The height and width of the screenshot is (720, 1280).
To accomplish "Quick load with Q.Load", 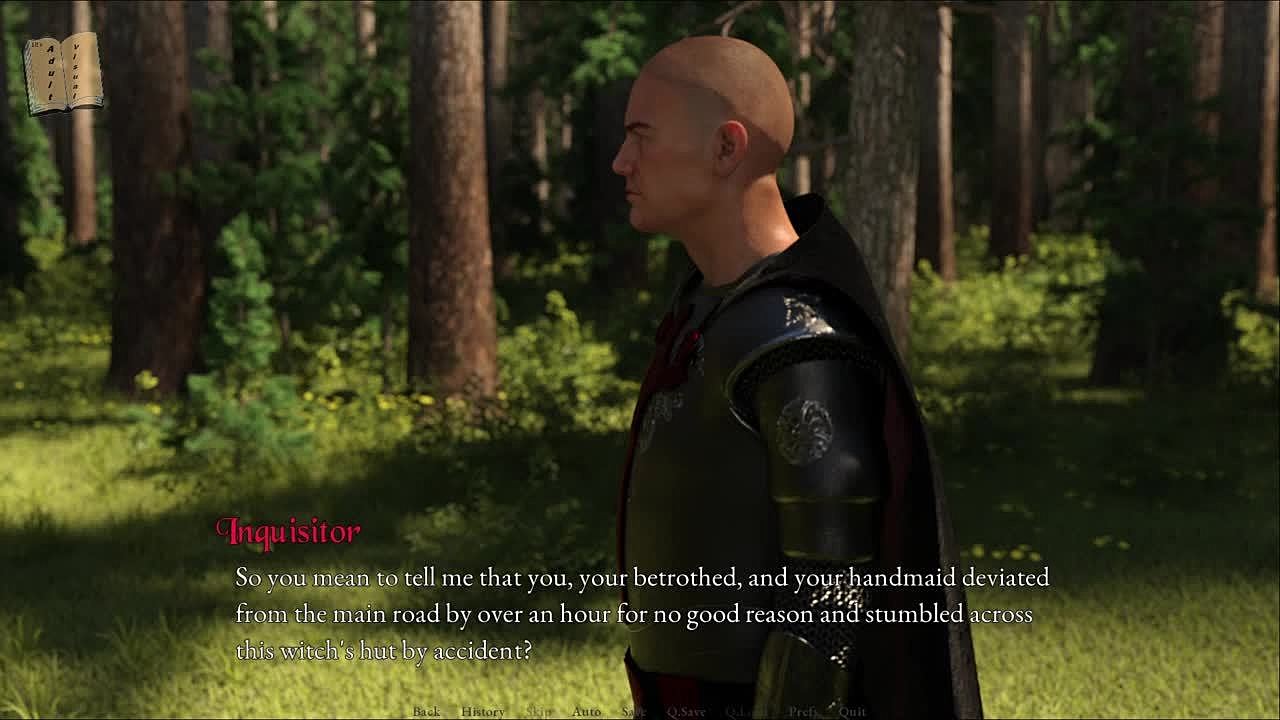I will [746, 712].
